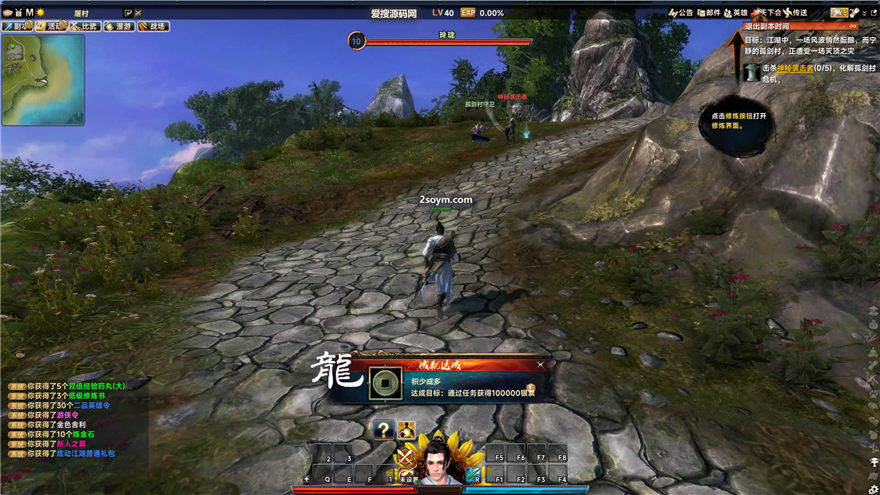Open the question mark help icon

382,430
